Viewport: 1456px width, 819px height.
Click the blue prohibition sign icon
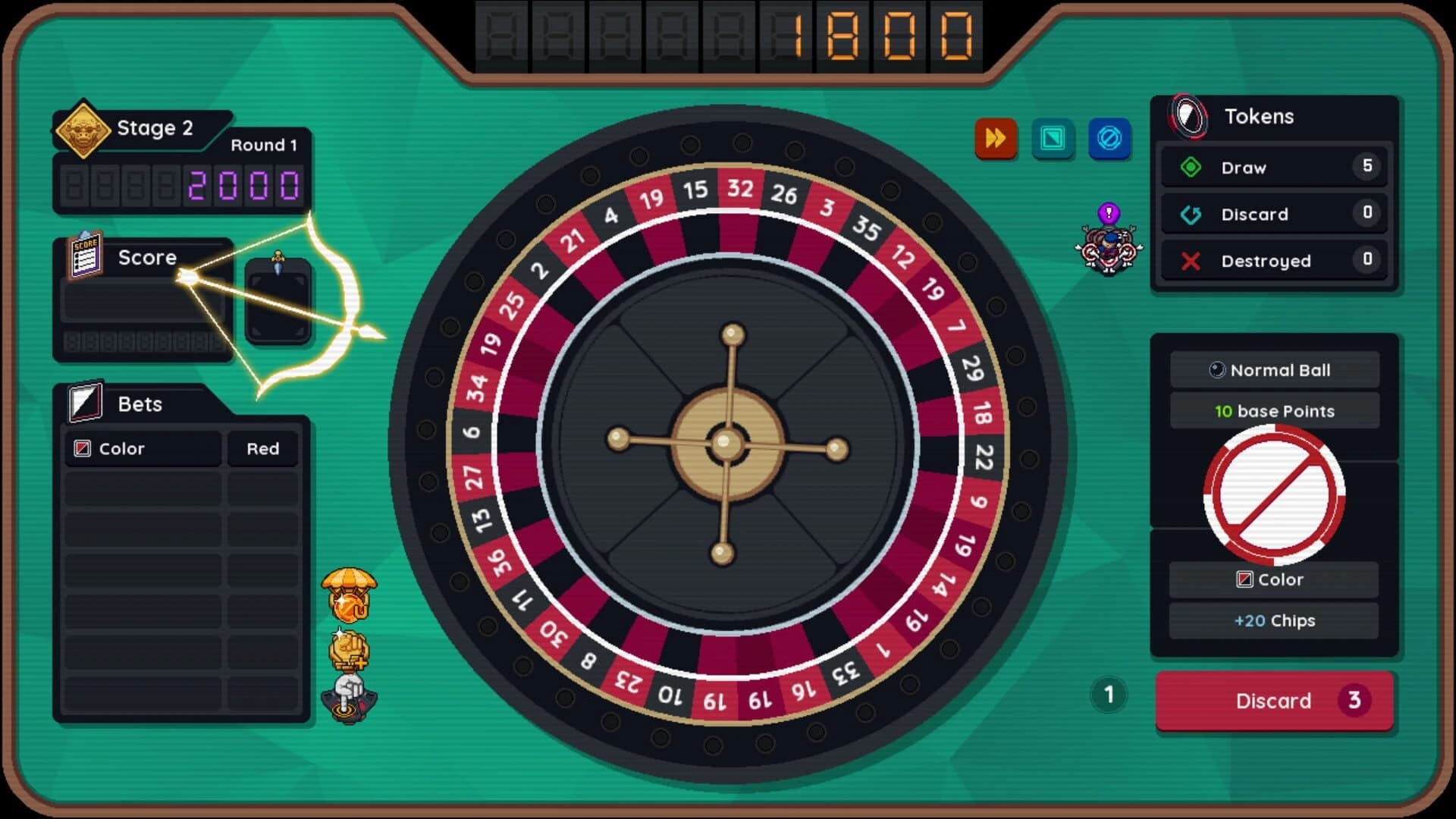pyautogui.click(x=1109, y=139)
